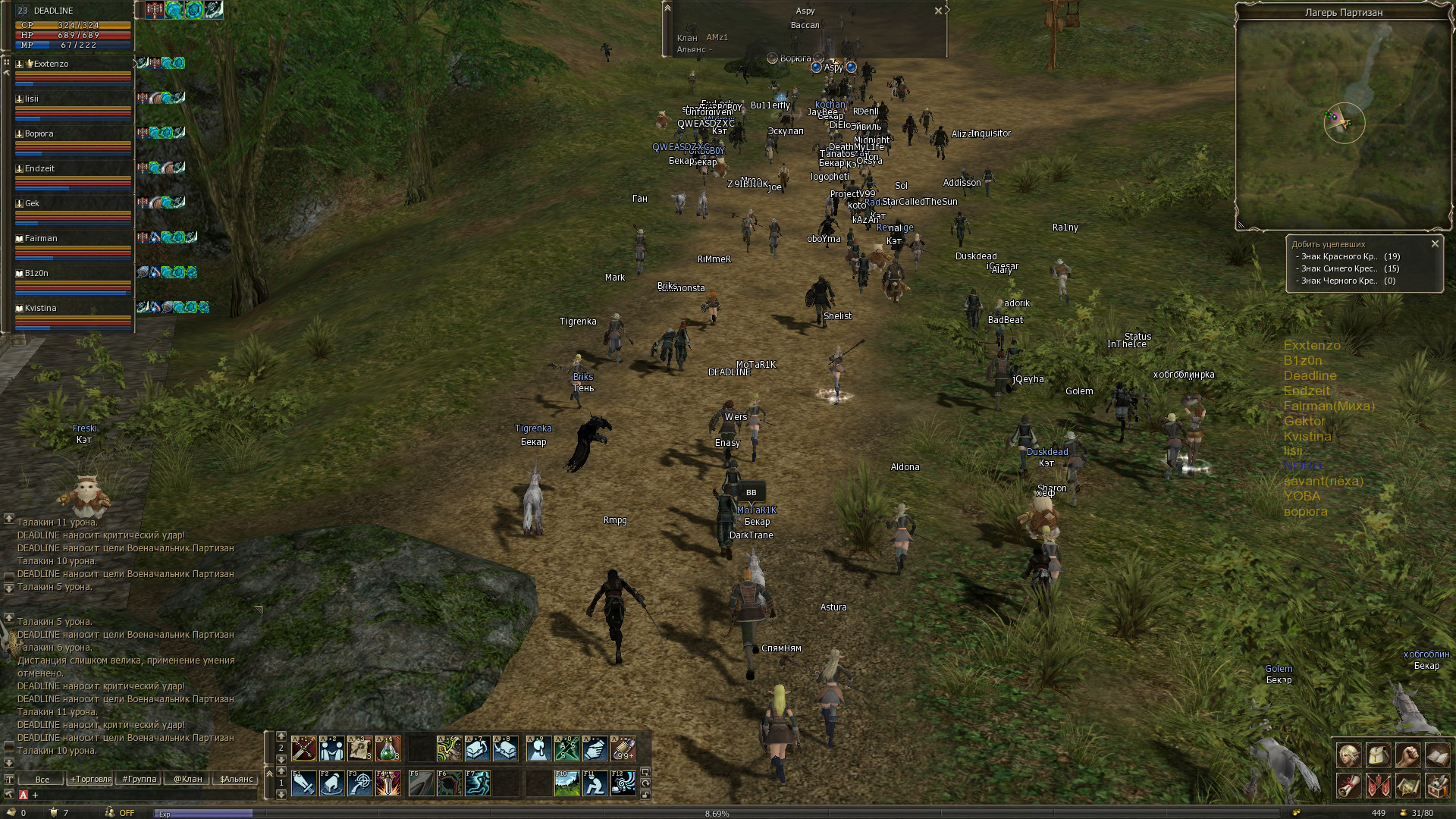
Task: Use the F11 sit action icon
Action: point(595,783)
